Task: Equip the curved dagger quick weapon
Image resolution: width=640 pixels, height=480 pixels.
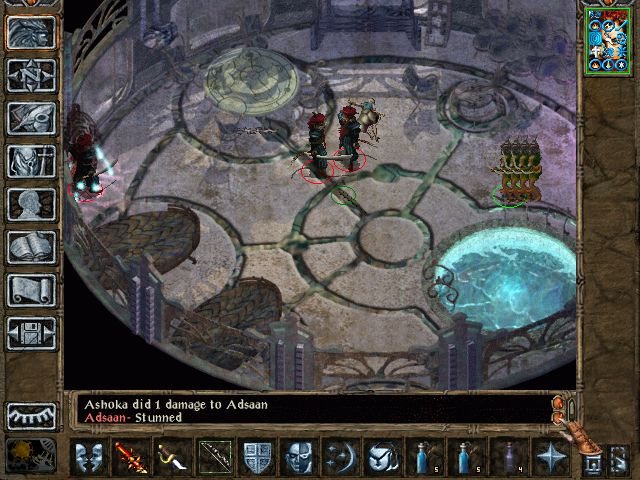Action: click(172, 458)
